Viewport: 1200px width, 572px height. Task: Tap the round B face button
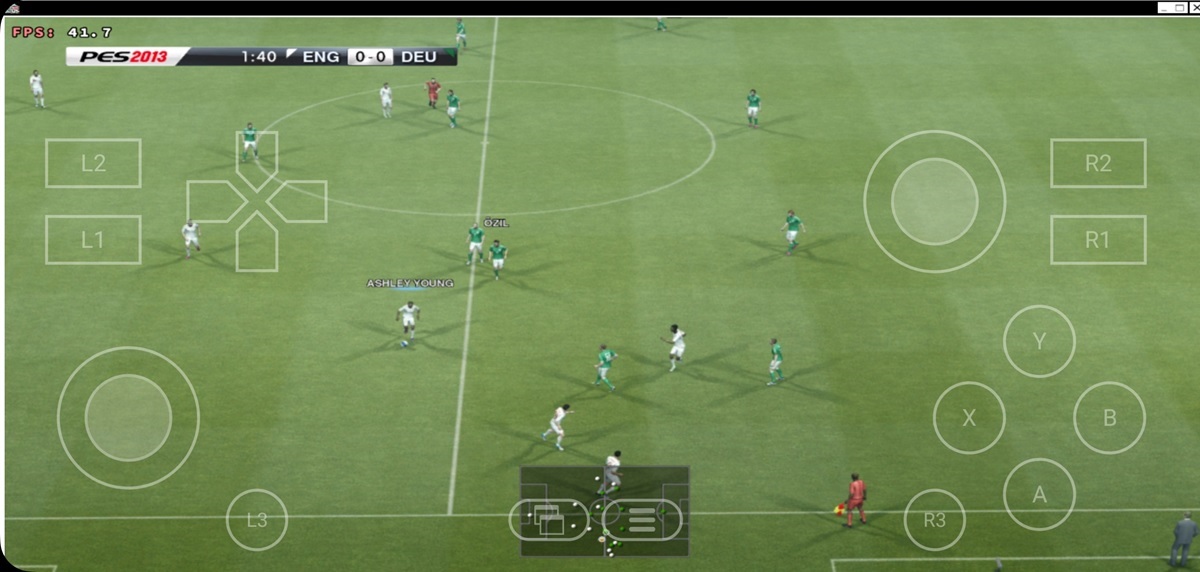(1109, 418)
